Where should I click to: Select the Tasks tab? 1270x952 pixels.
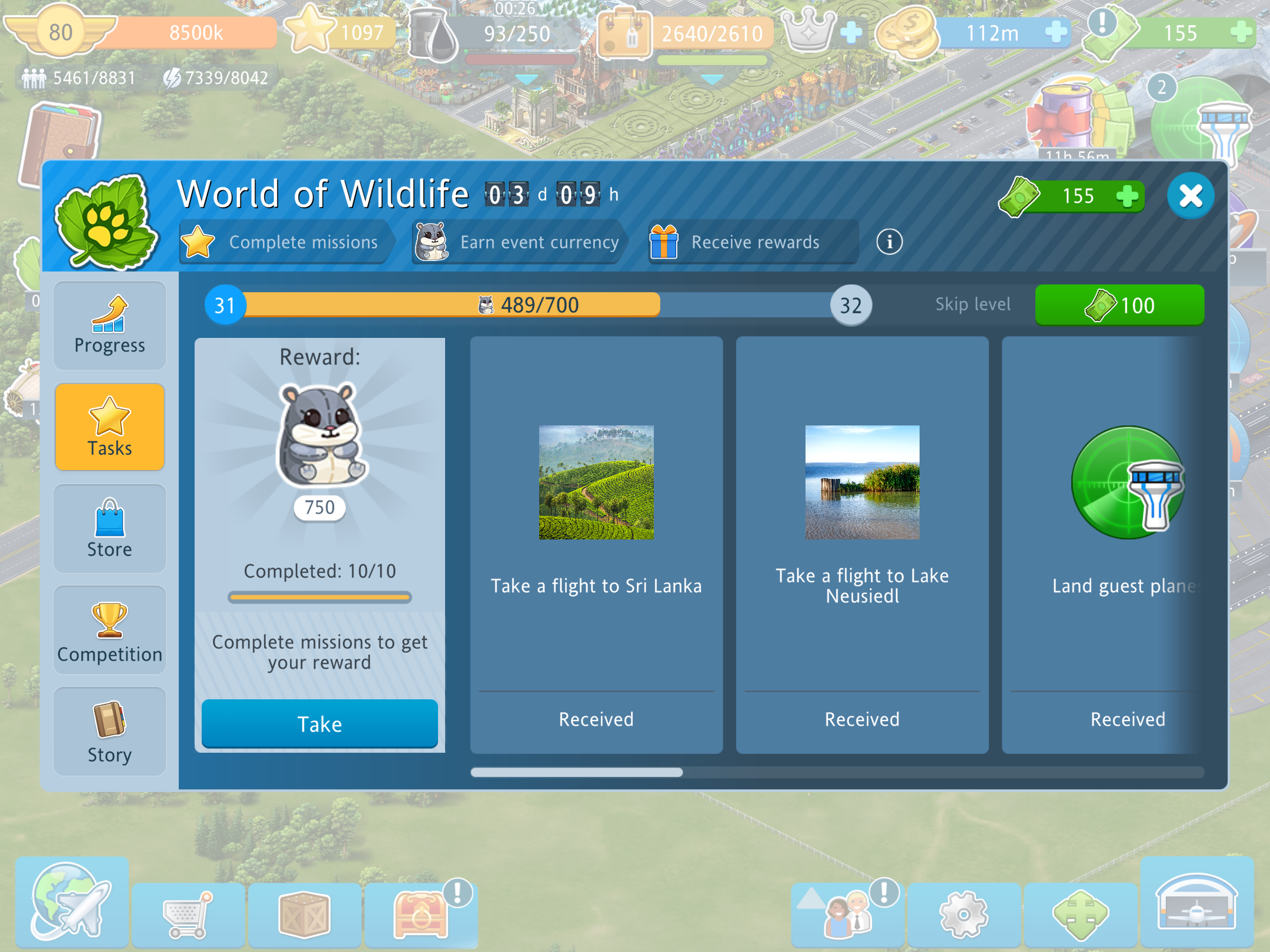coord(110,427)
